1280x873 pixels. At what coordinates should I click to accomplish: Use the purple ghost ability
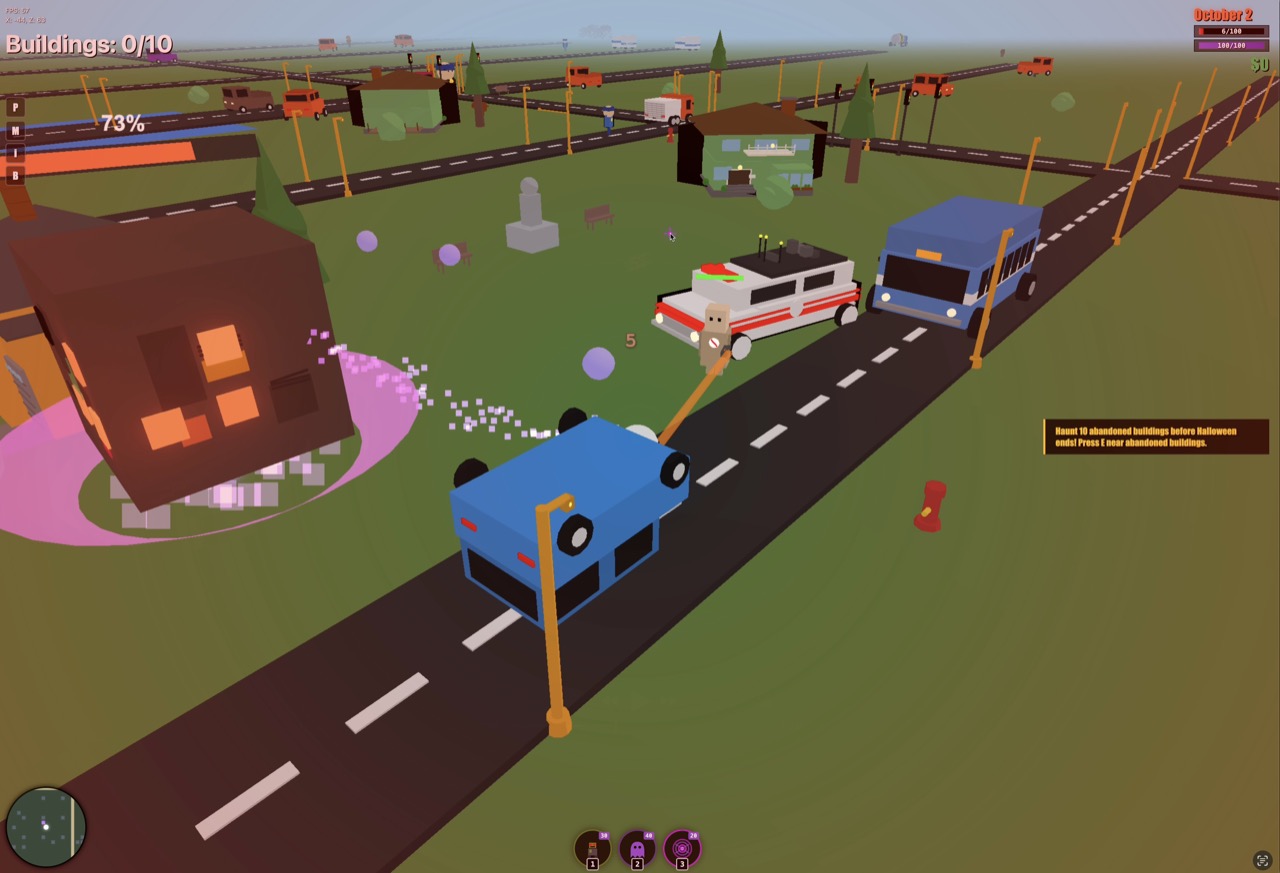click(637, 850)
